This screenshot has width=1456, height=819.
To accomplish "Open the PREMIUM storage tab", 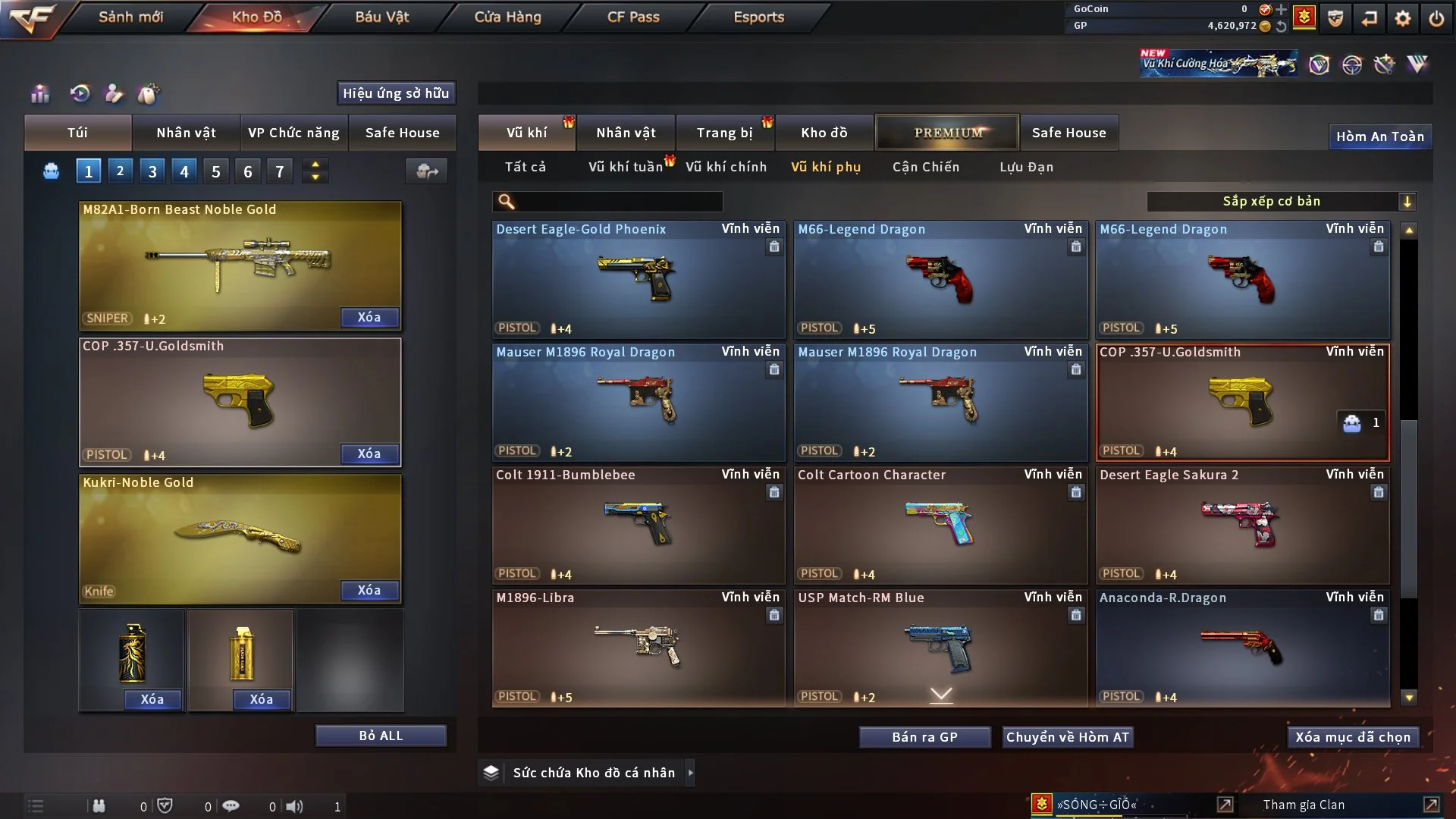I will coord(947,133).
